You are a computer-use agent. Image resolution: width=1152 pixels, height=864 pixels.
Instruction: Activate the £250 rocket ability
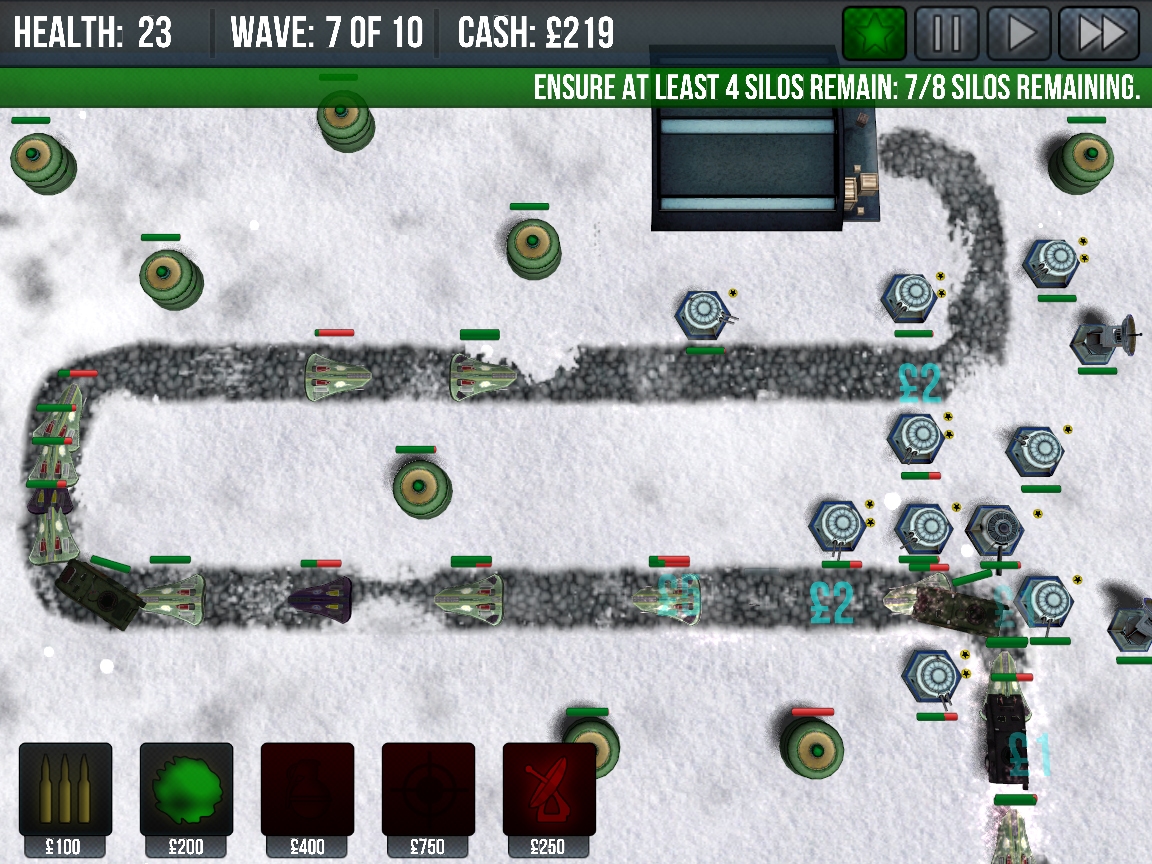pos(549,790)
